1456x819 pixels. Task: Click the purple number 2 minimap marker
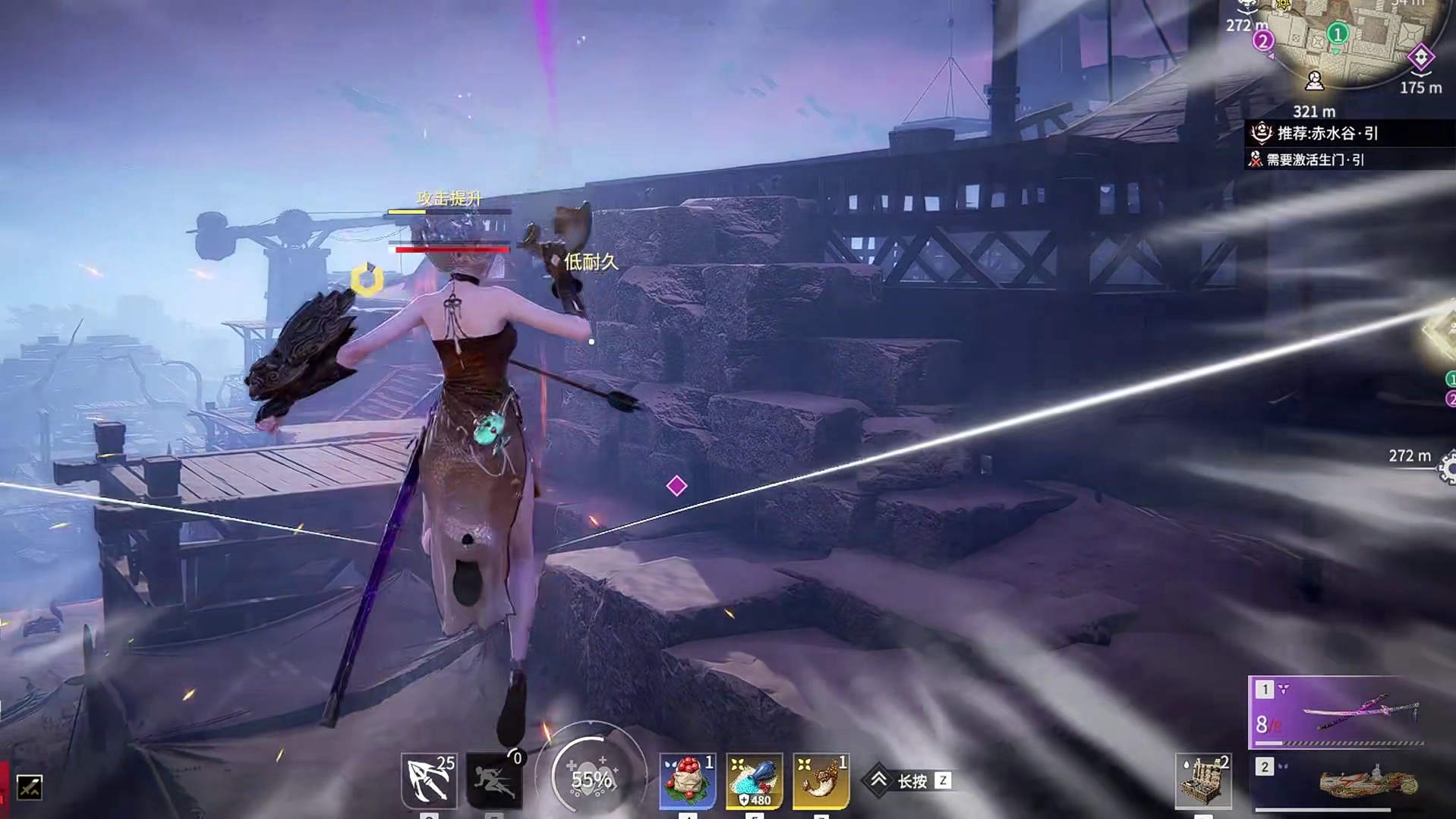click(1263, 41)
